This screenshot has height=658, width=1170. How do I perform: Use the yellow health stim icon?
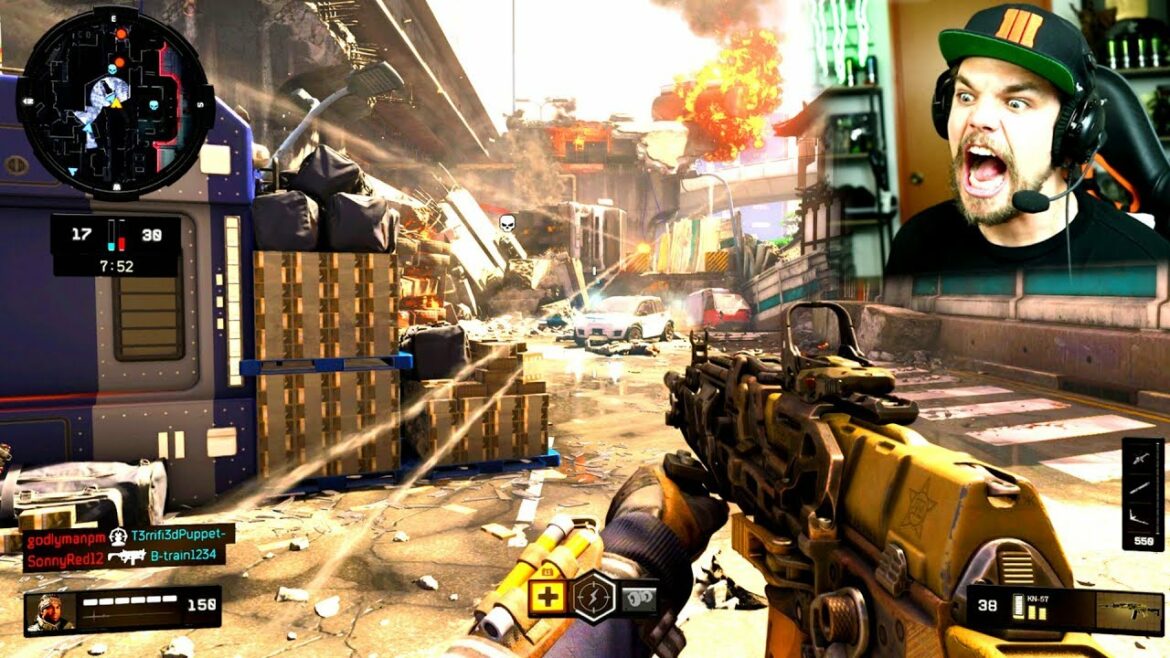click(548, 598)
